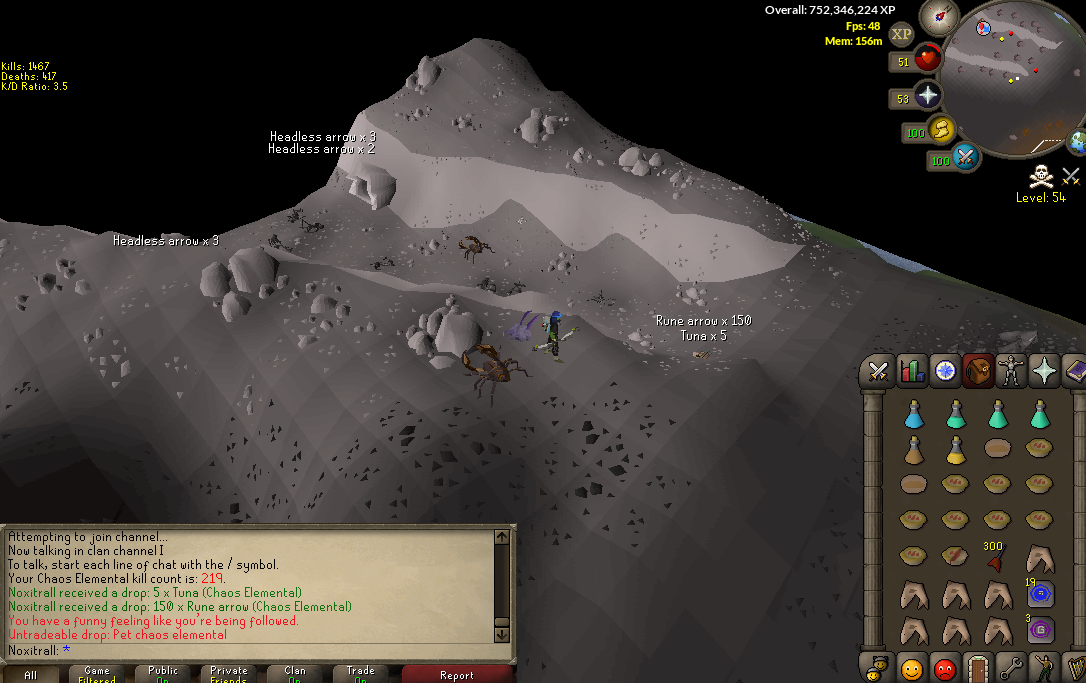Open the Prayer tab
The image size is (1086, 683).
click(x=1045, y=372)
